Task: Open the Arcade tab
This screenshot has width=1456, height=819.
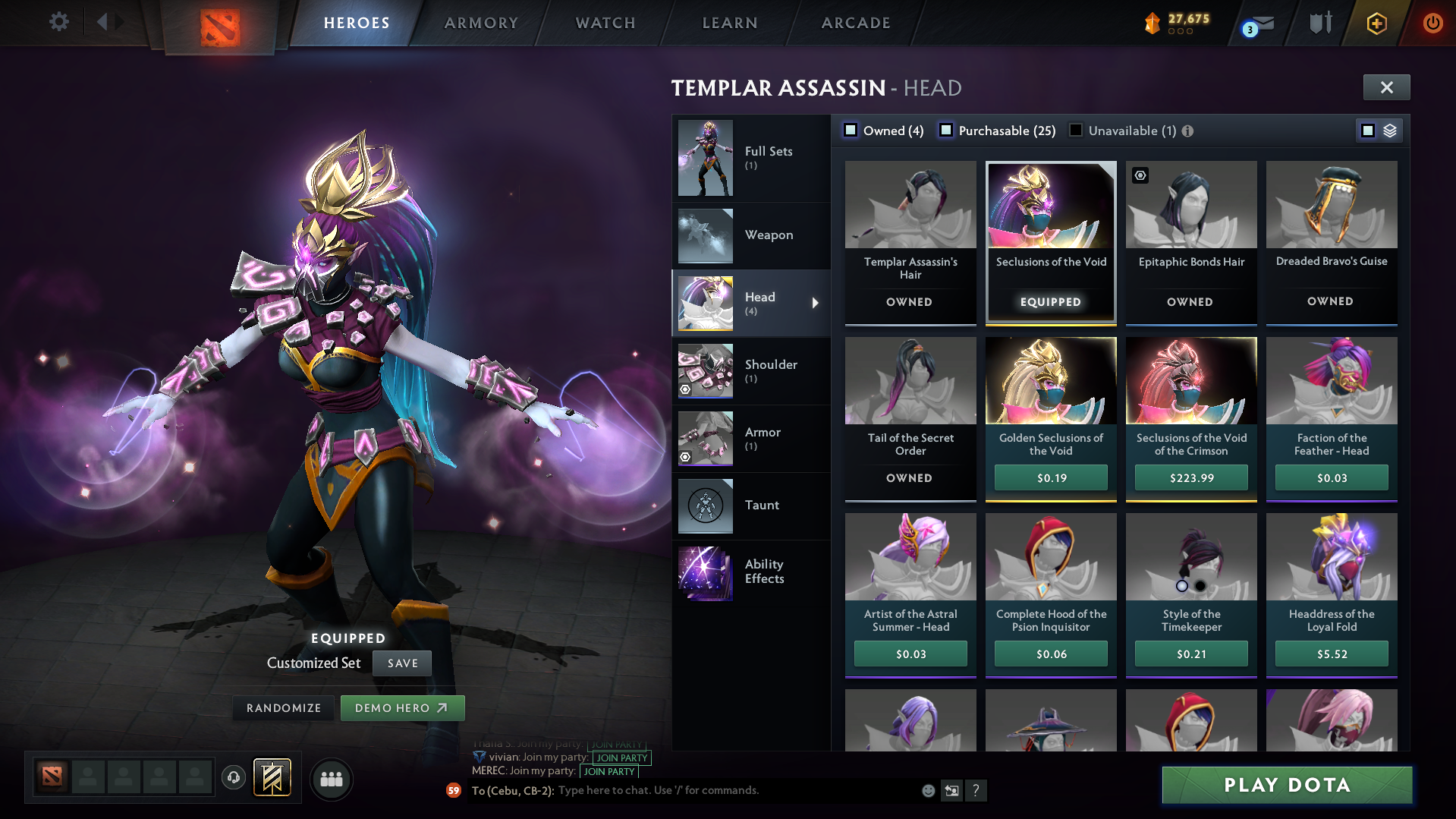Action: [x=856, y=23]
